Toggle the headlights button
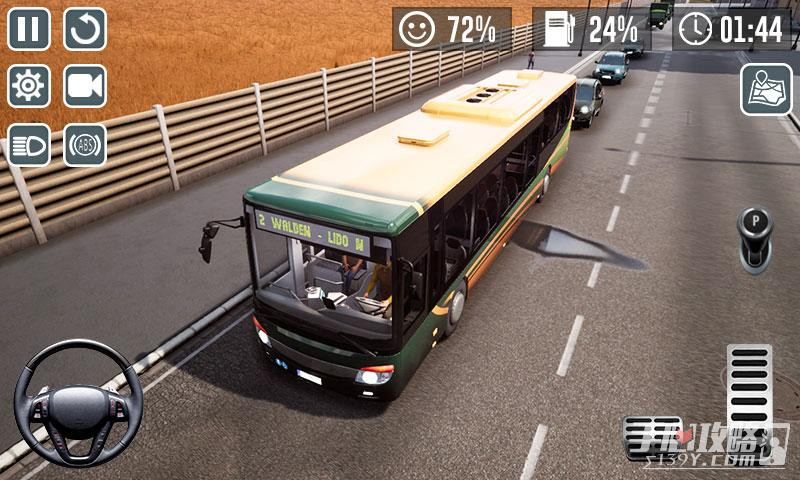The width and height of the screenshot is (800, 480). click(x=29, y=144)
